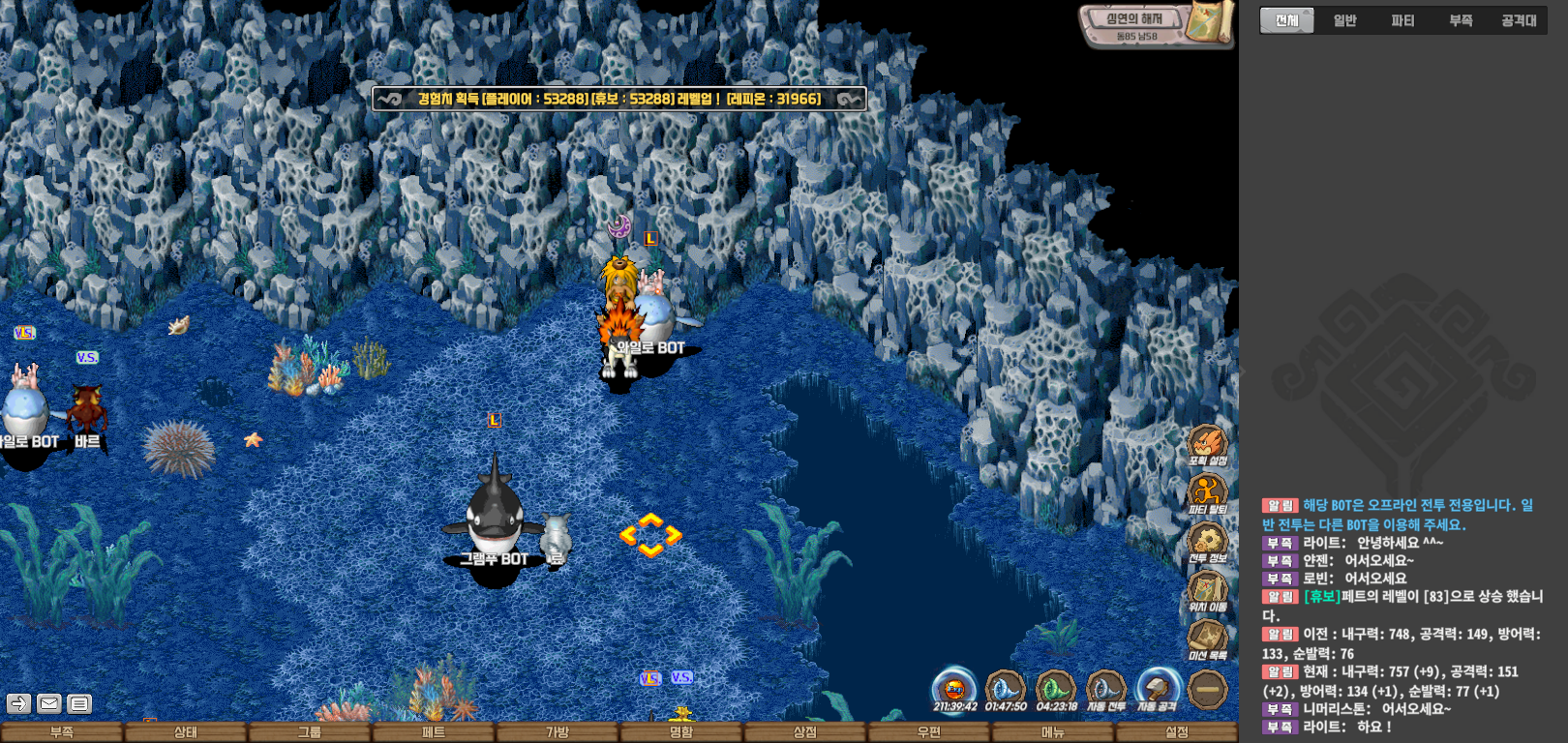This screenshot has width=1568, height=743.
Task: Open the 설정 (settings) menu
Action: coord(1176,732)
